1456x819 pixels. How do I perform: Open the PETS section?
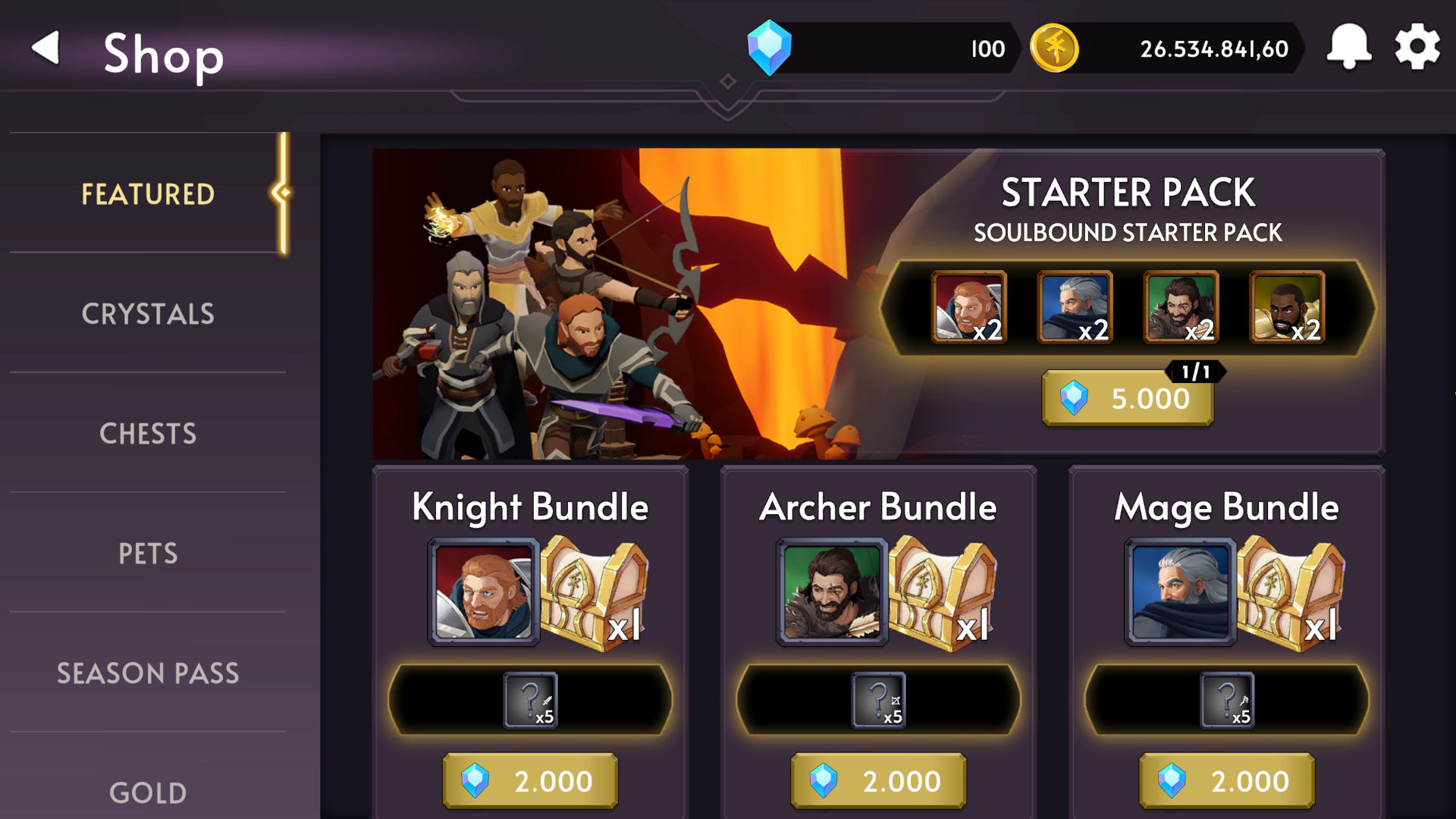[149, 553]
